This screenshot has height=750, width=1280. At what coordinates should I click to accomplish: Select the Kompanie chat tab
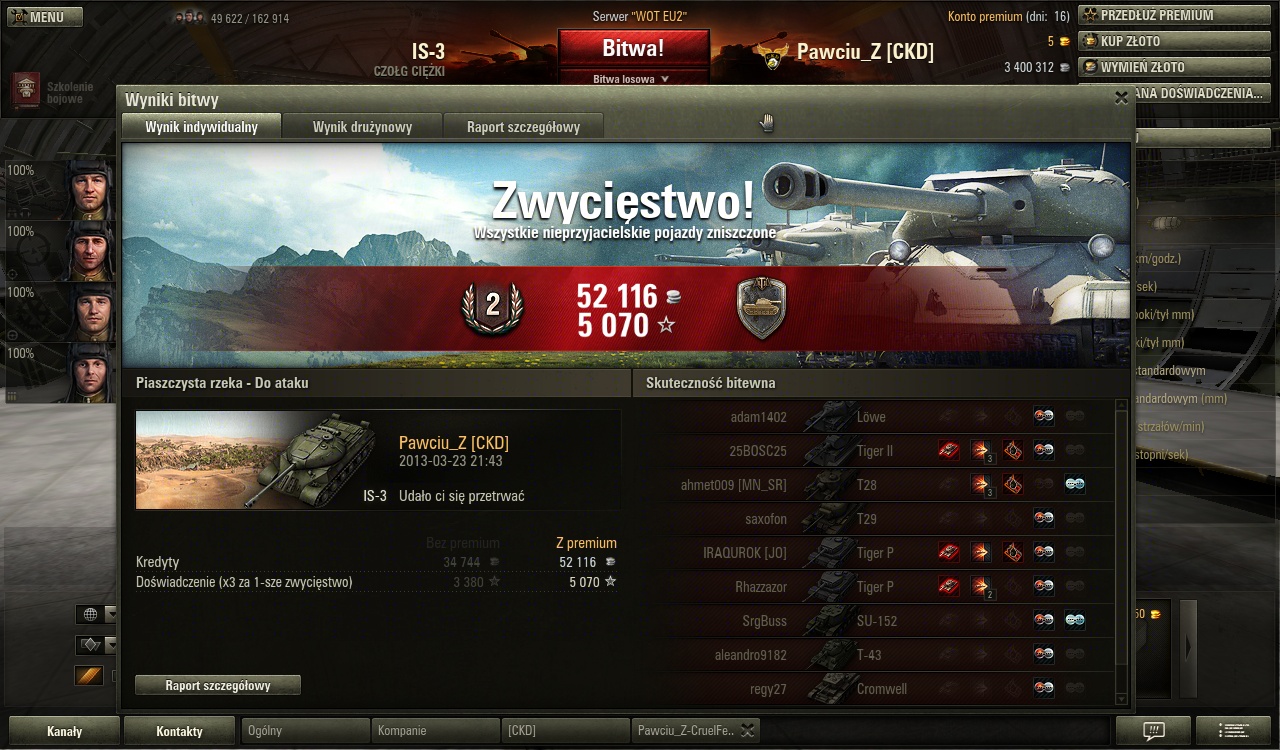(x=435, y=731)
